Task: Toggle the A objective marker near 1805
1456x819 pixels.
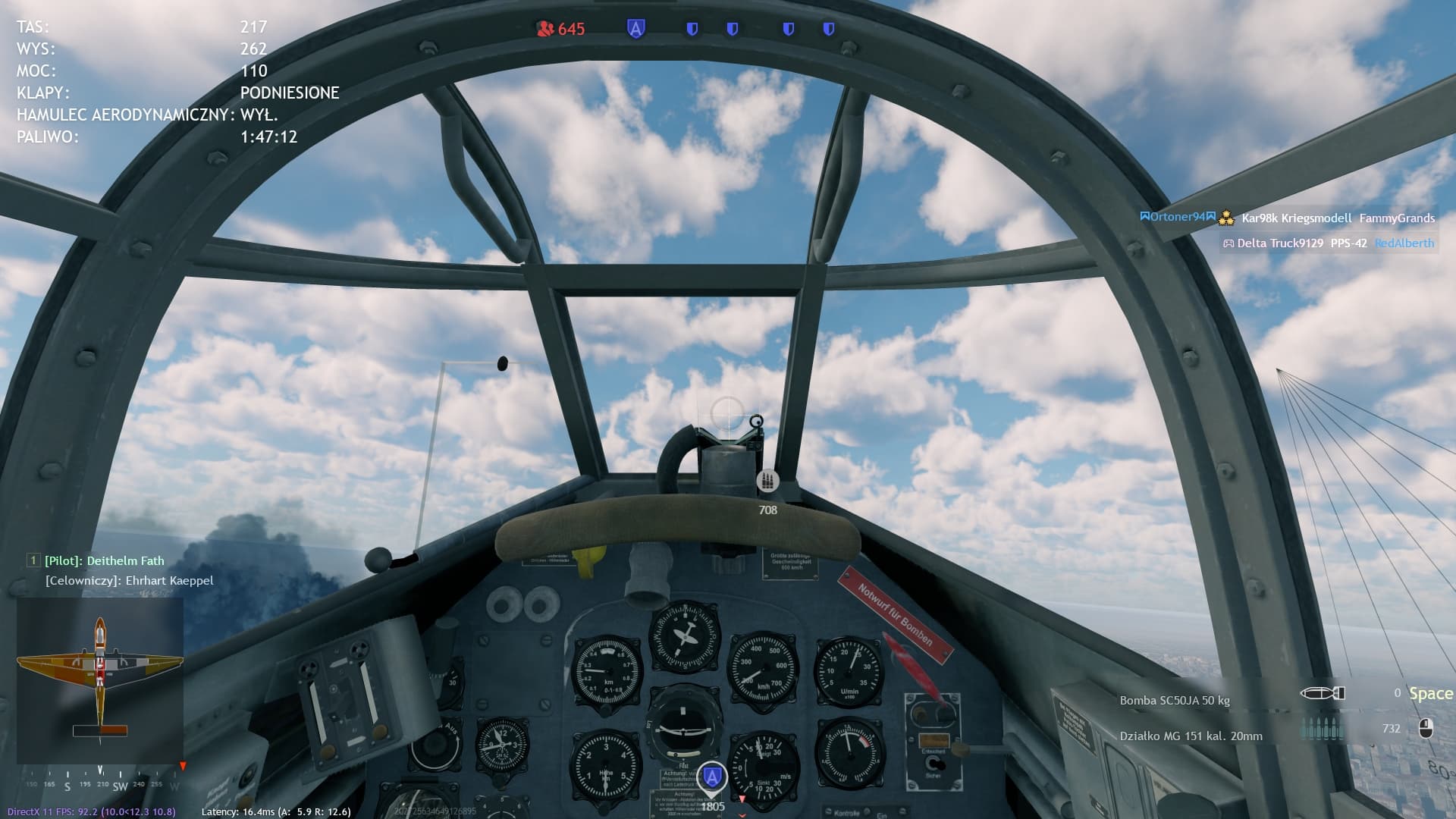Action: coord(711,775)
